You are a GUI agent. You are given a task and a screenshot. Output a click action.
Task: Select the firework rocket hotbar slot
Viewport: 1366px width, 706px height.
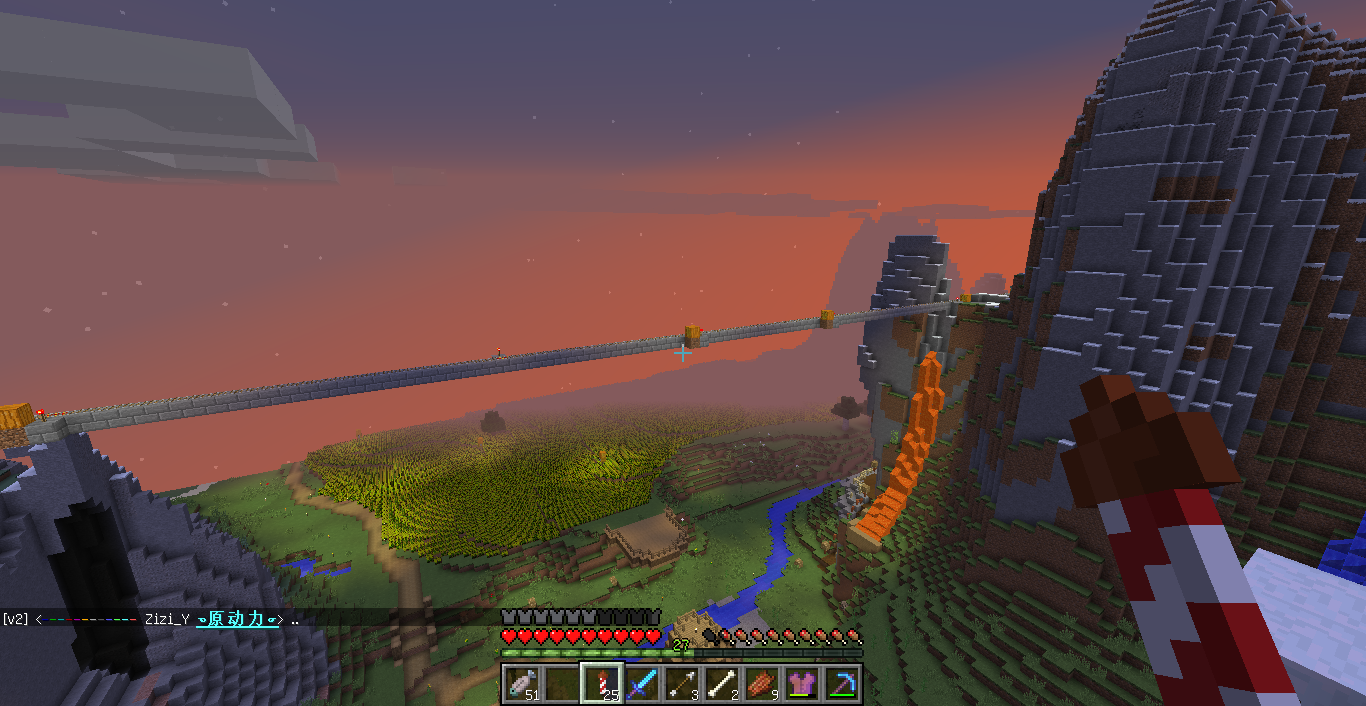click(x=602, y=684)
